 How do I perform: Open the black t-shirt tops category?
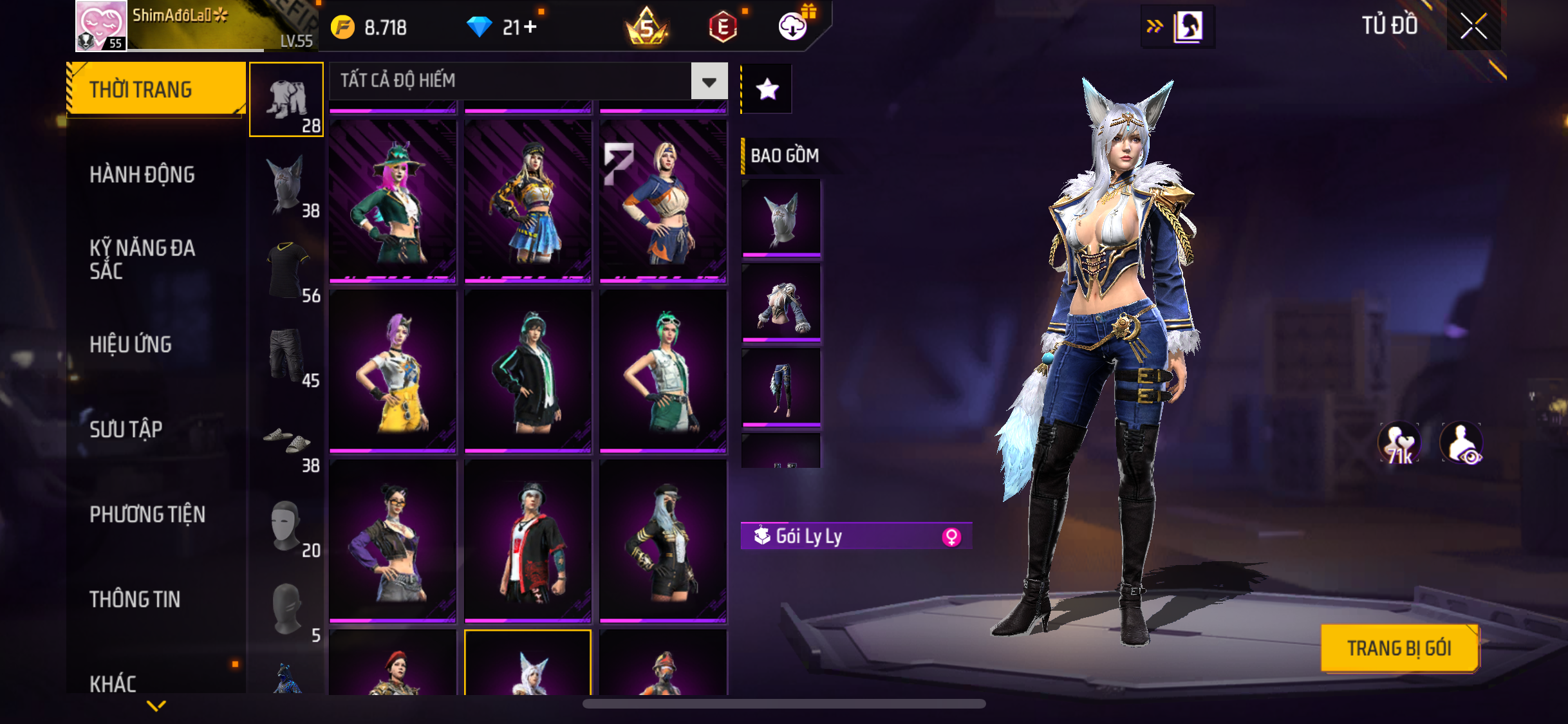coord(286,270)
